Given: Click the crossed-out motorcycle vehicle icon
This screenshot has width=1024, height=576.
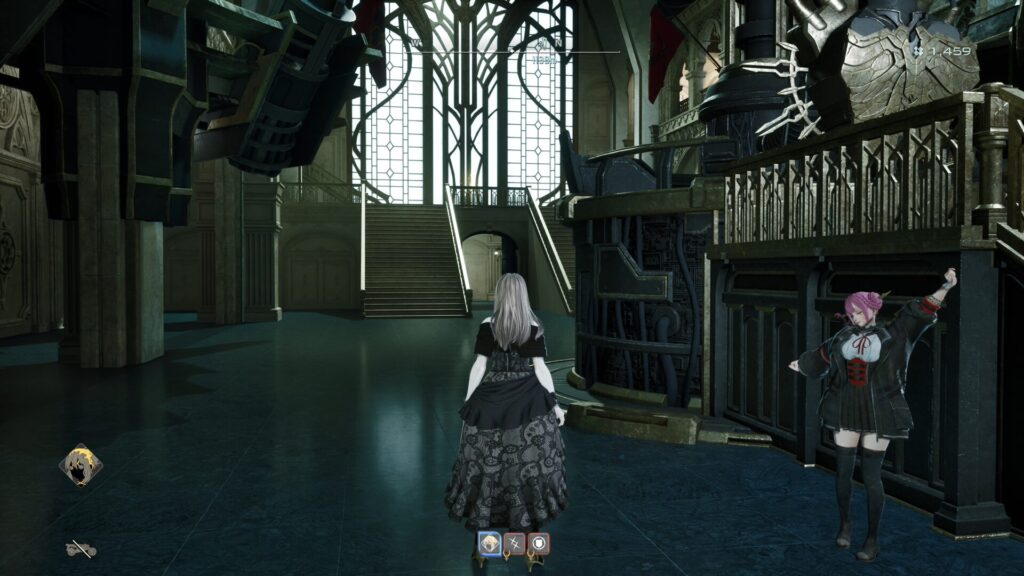Looking at the screenshot, I should tap(80, 548).
